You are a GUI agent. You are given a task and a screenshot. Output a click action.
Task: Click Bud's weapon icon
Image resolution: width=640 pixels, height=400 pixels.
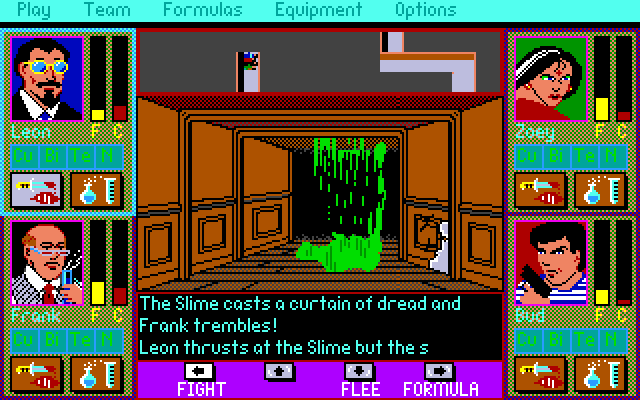coord(540,374)
